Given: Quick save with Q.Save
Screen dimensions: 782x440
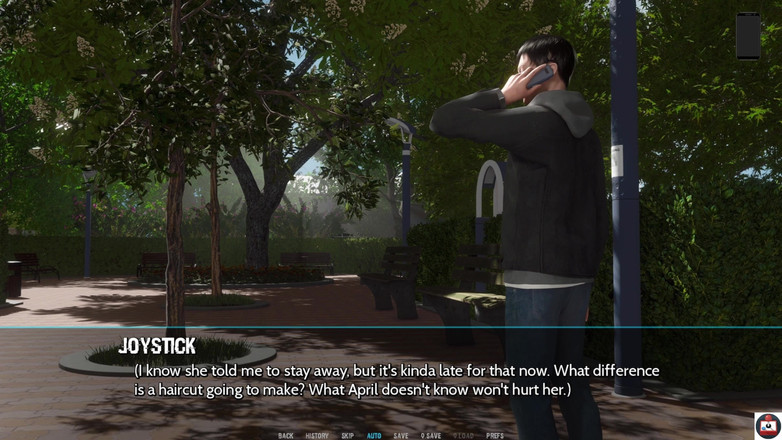Looking at the screenshot, I should 431,435.
